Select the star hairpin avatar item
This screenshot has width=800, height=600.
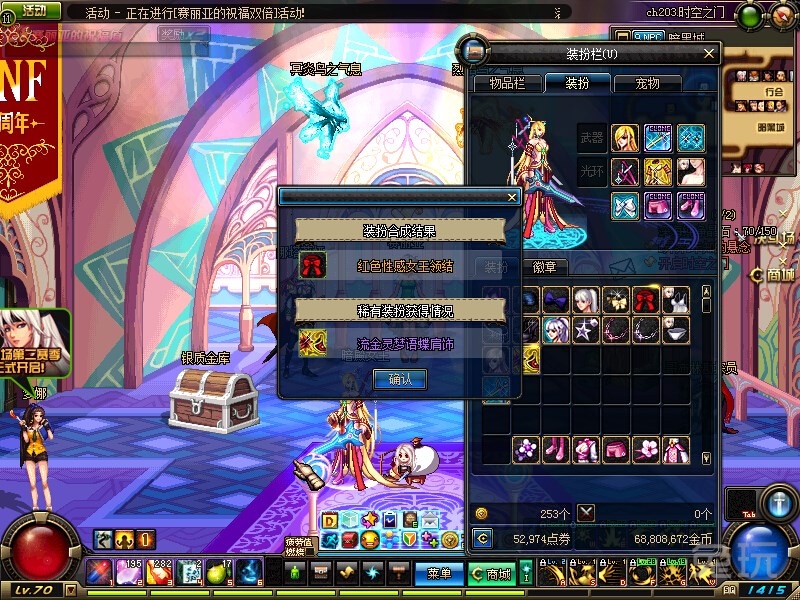point(584,329)
